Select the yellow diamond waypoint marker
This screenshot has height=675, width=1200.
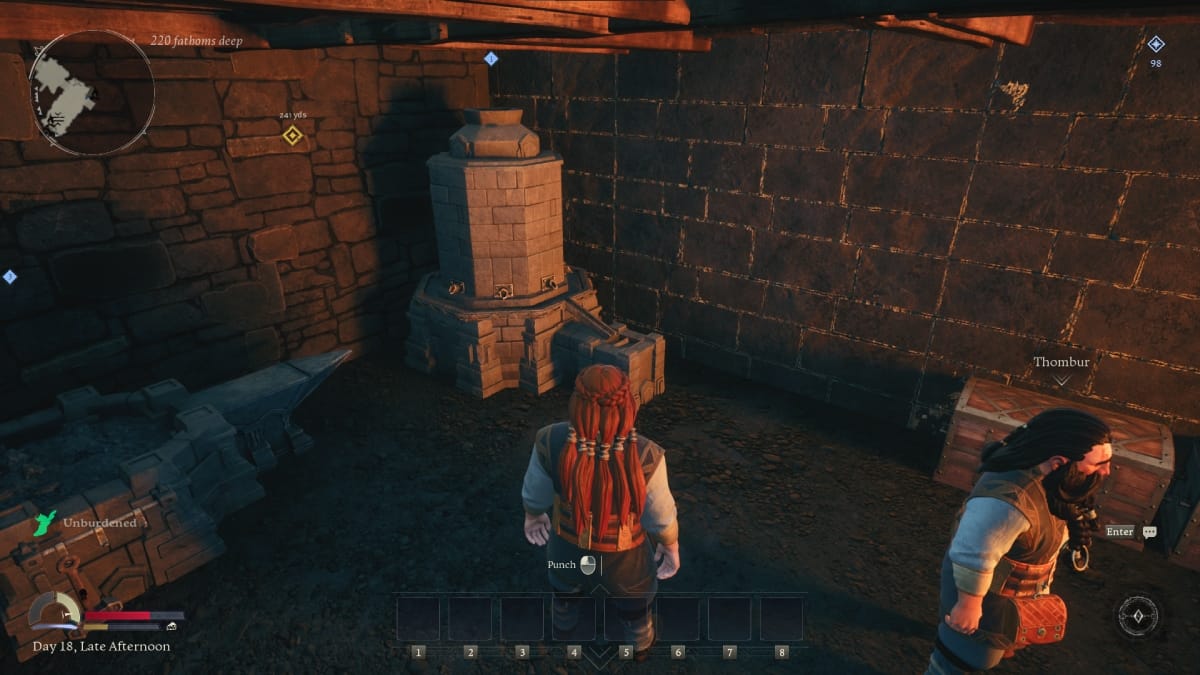(x=292, y=135)
